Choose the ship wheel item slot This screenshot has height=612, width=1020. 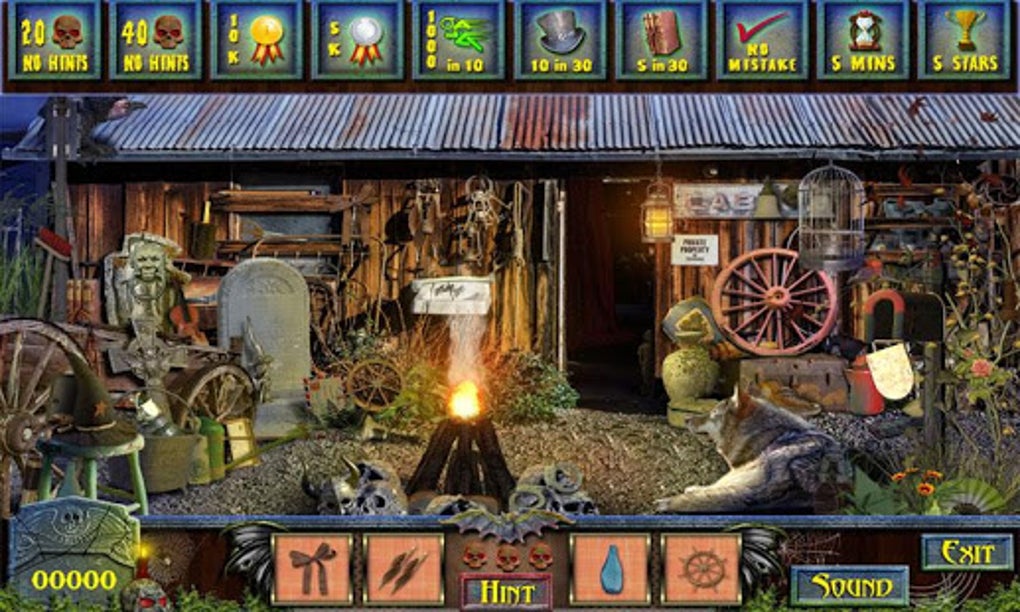tap(702, 568)
